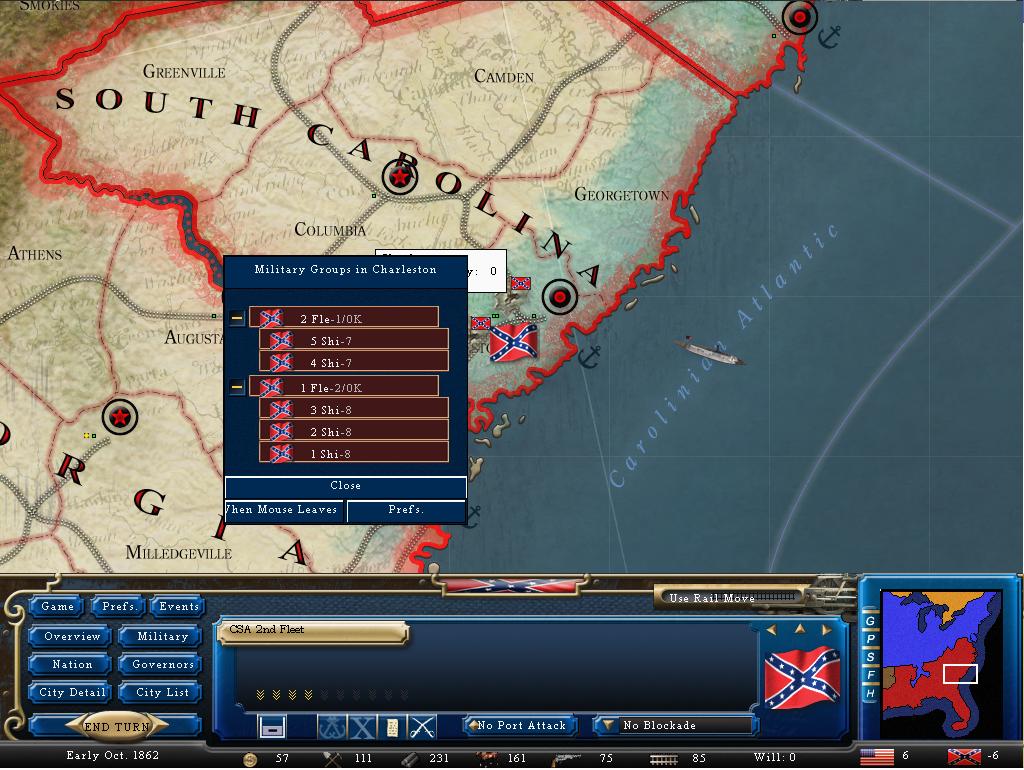This screenshot has height=770, width=1024.
Task: View the Nation screen
Action: (72, 664)
